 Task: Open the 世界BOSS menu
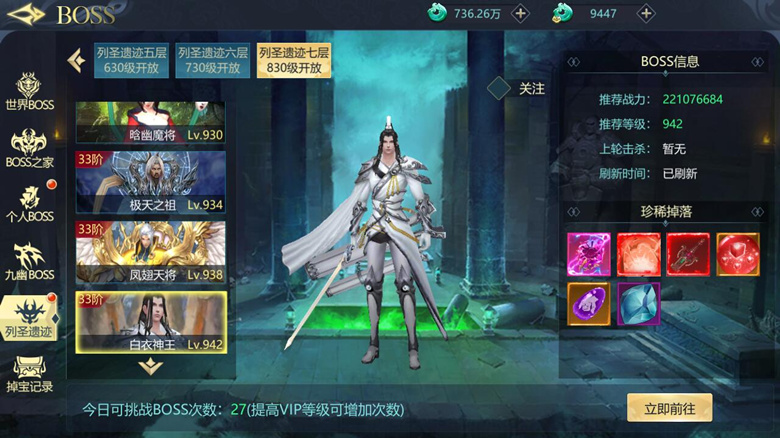pyautogui.click(x=30, y=91)
